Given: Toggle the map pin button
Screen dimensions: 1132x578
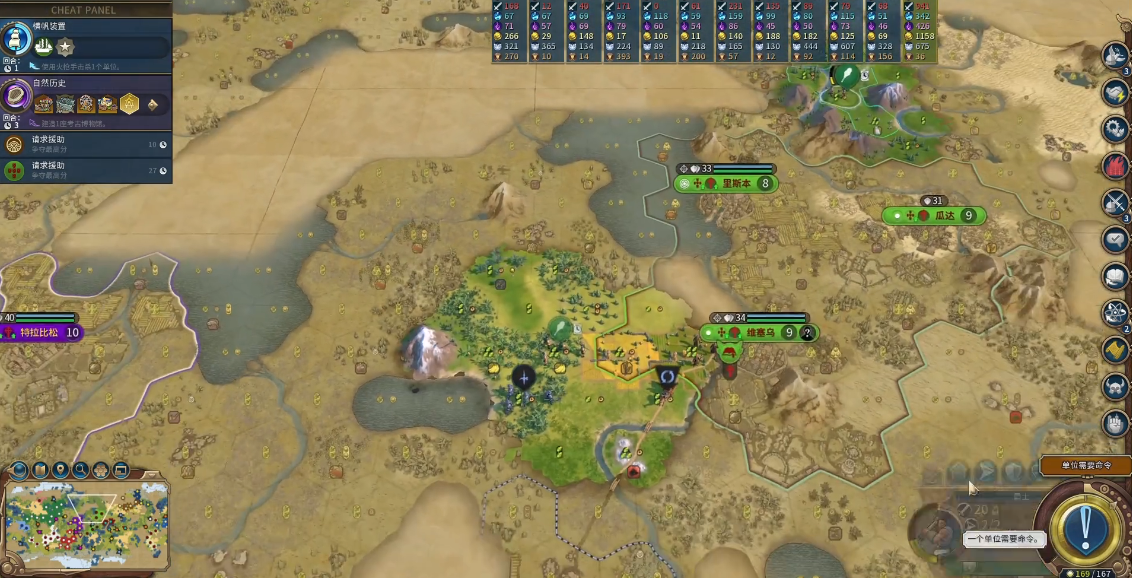Looking at the screenshot, I should coord(60,469).
